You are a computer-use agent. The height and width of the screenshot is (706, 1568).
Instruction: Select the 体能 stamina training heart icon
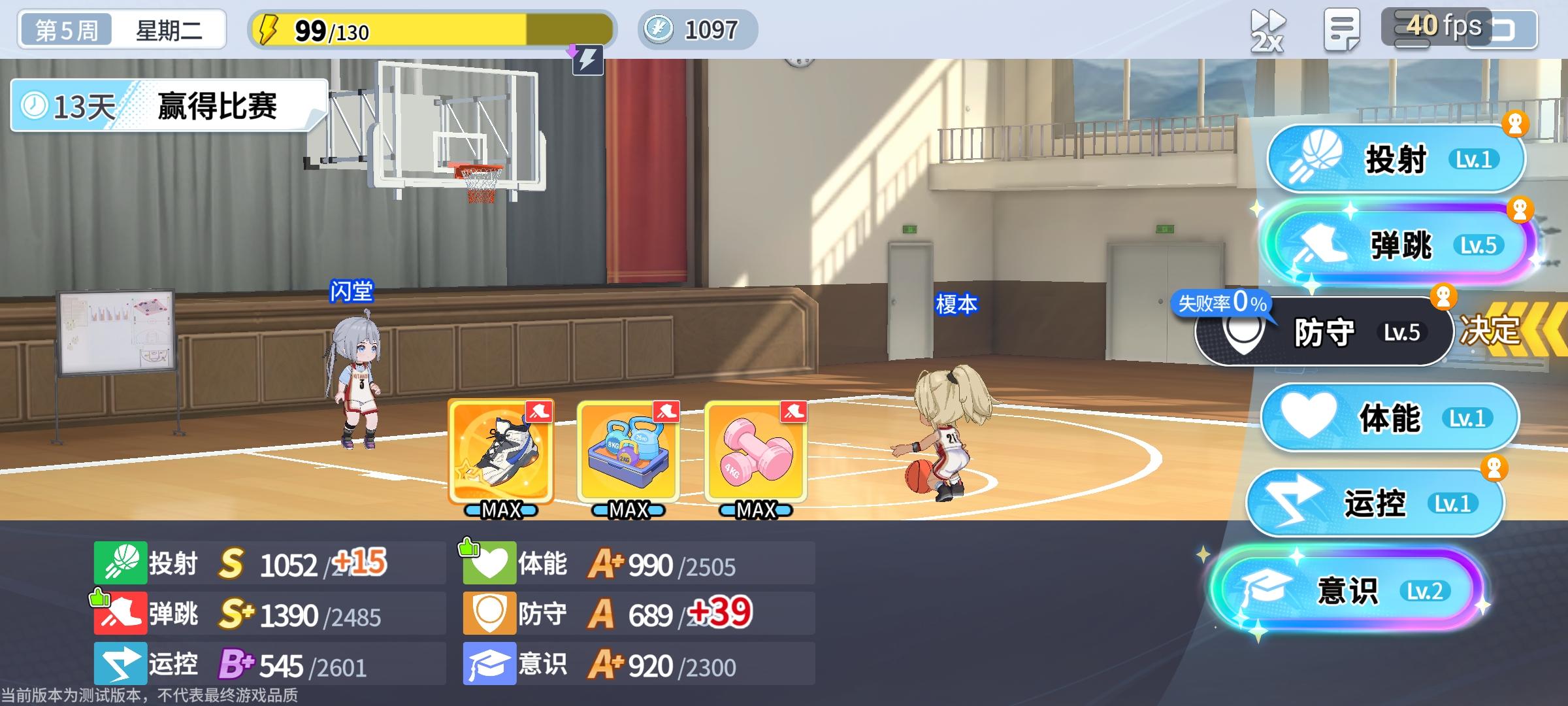pos(1388,418)
